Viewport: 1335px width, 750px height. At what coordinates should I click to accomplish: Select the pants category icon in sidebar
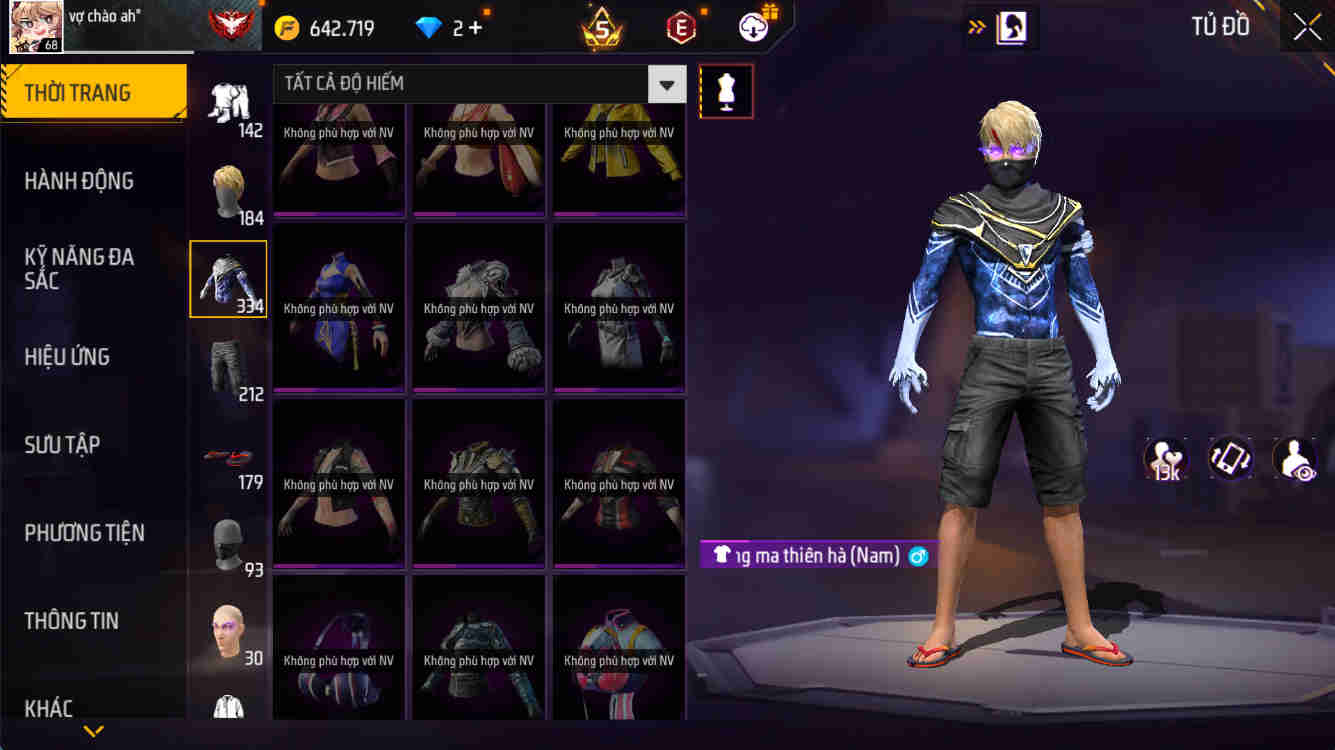point(228,368)
